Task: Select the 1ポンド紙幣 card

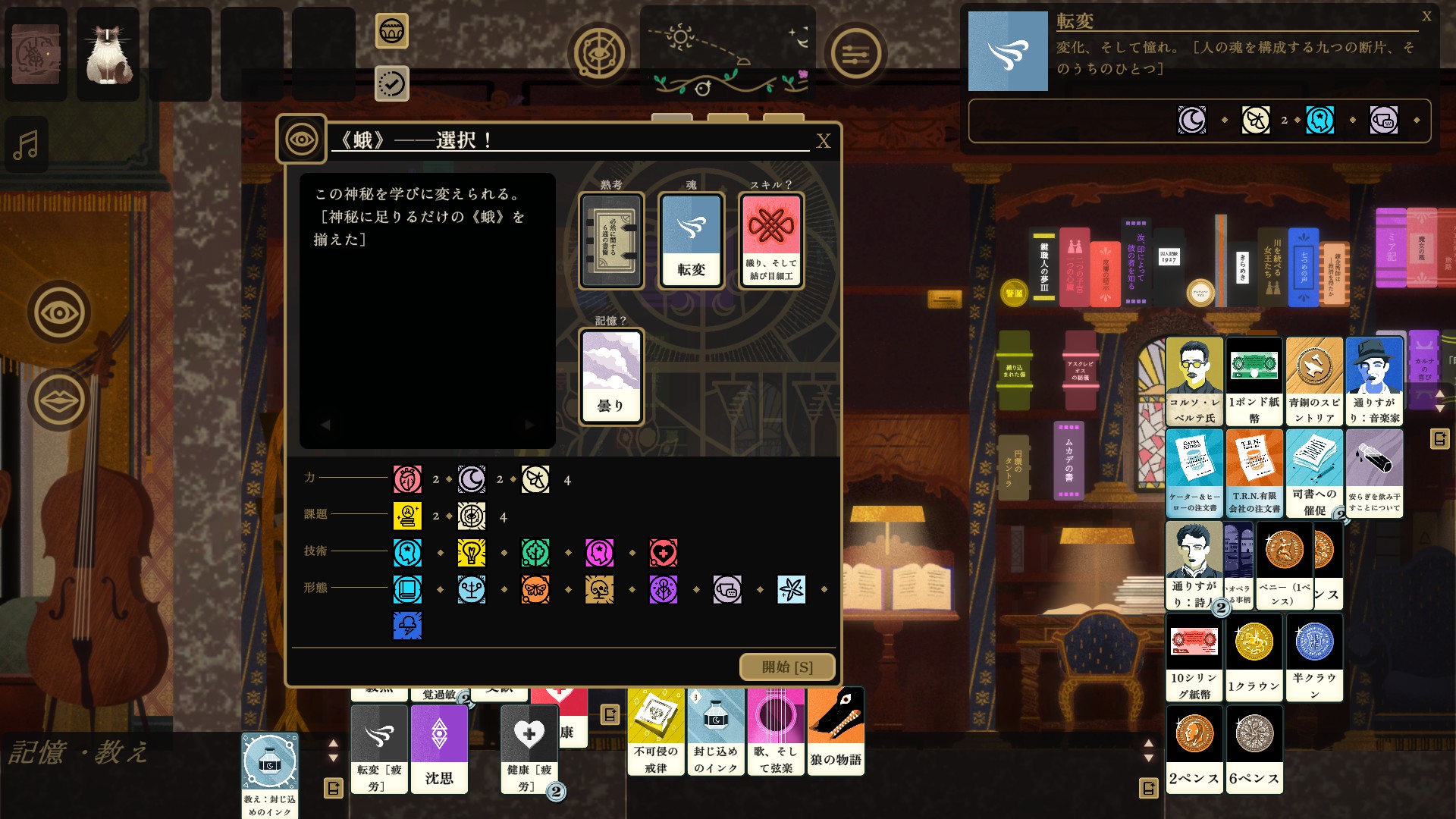Action: click(1254, 381)
